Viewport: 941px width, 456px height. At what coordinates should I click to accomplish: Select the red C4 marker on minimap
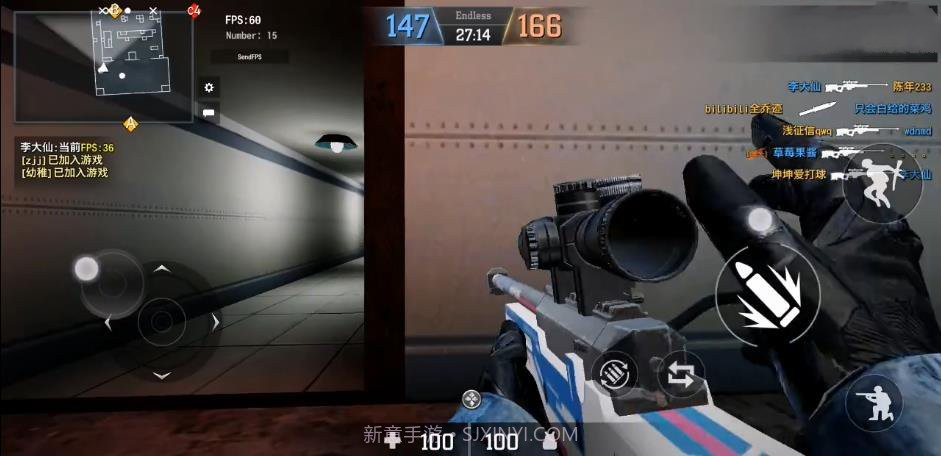click(193, 11)
